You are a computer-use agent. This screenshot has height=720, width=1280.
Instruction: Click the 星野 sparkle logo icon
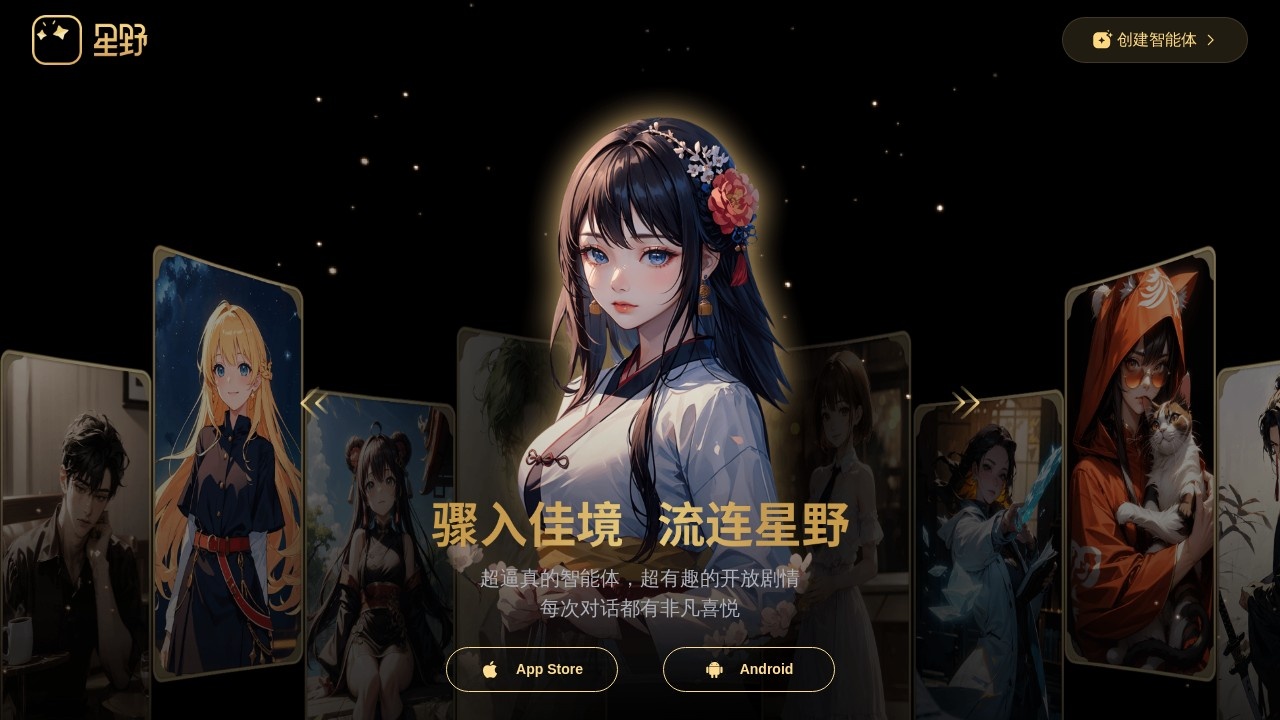click(x=57, y=39)
